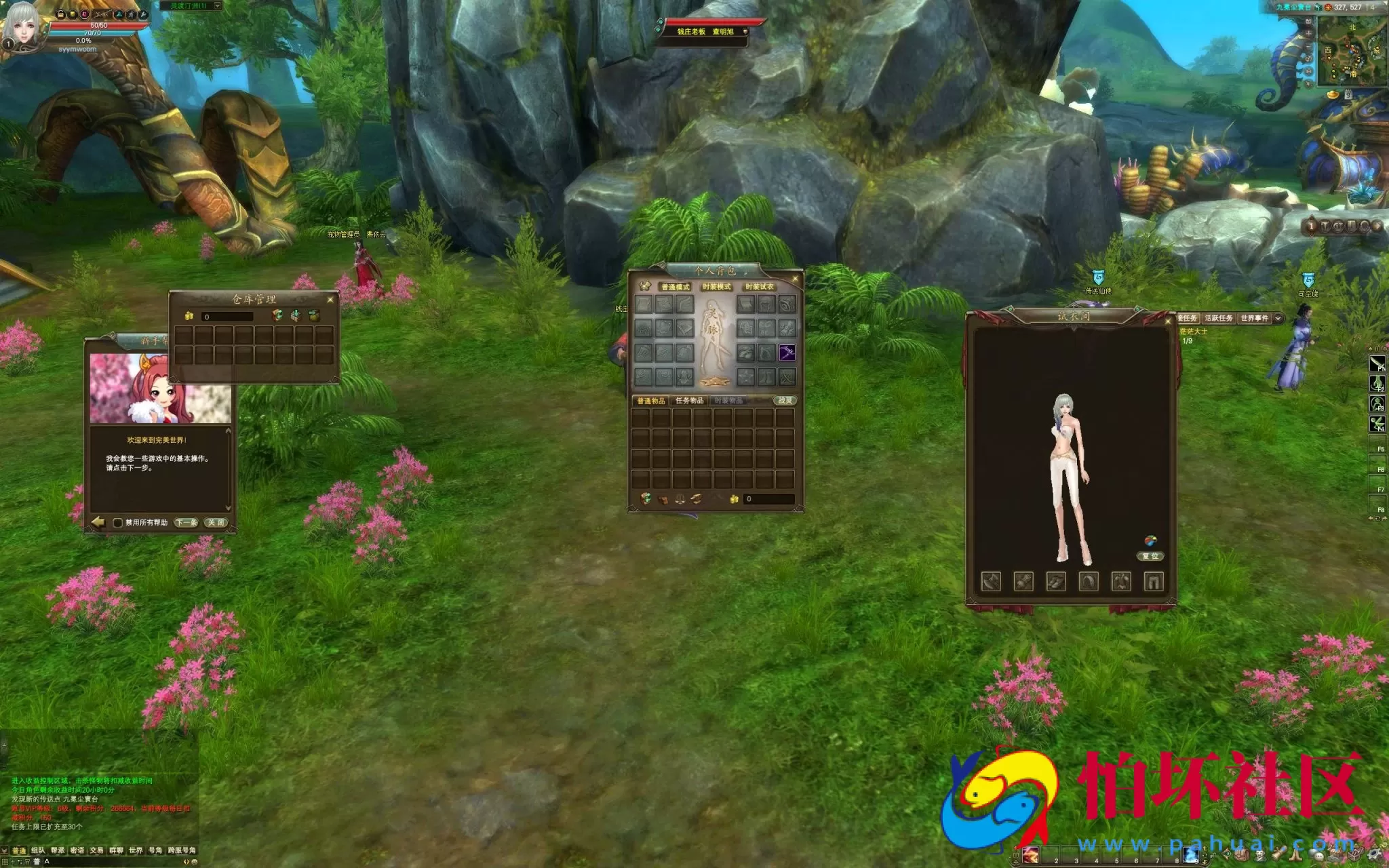
Task: Select the 普通物品 bag tab
Action: pos(650,401)
